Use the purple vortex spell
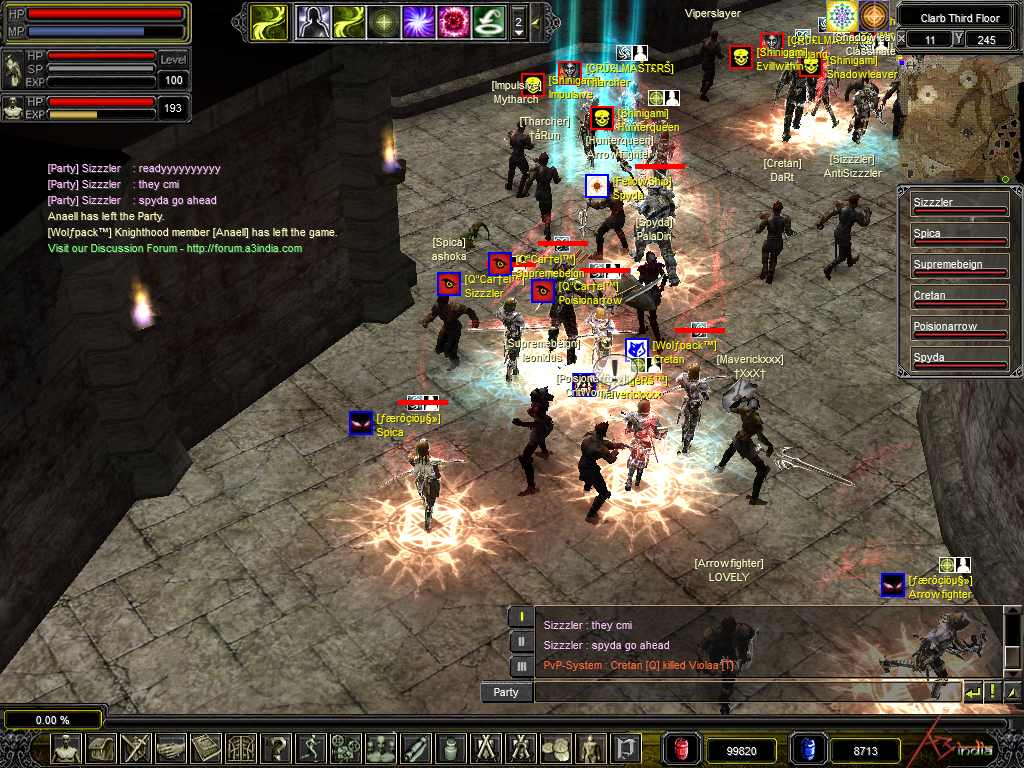 [419, 21]
